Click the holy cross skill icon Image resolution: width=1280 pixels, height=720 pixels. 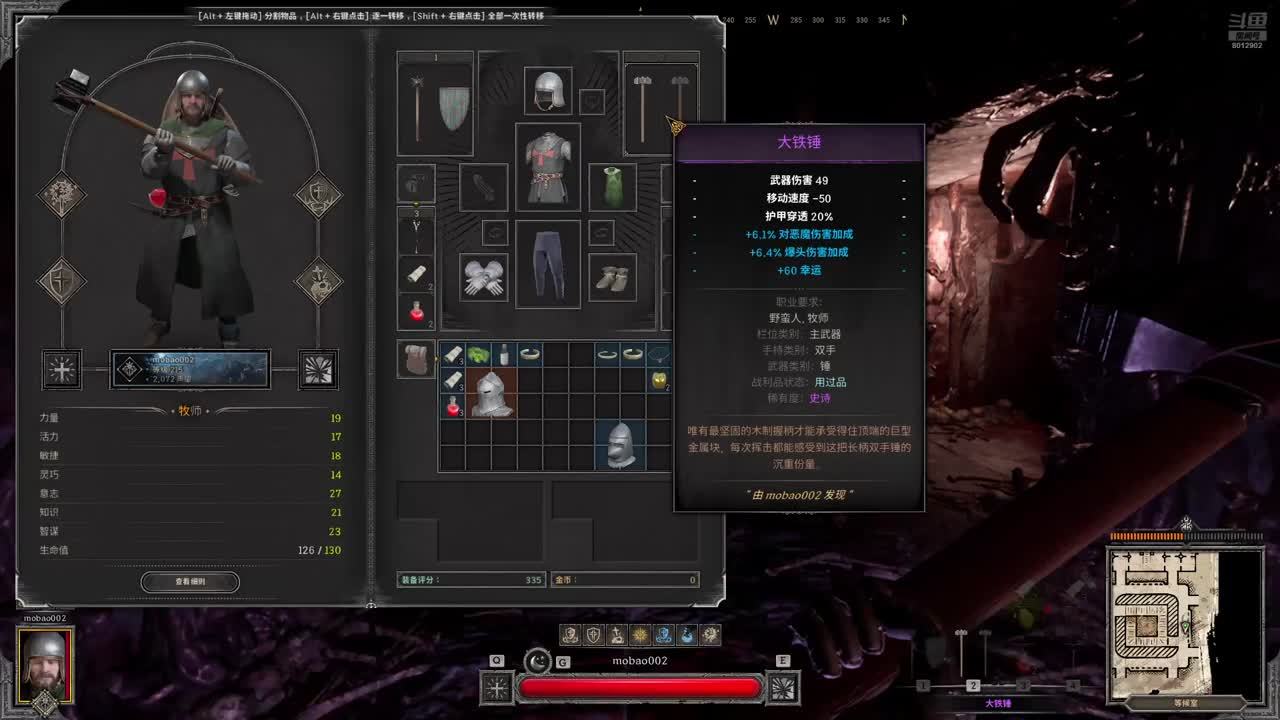click(61, 369)
